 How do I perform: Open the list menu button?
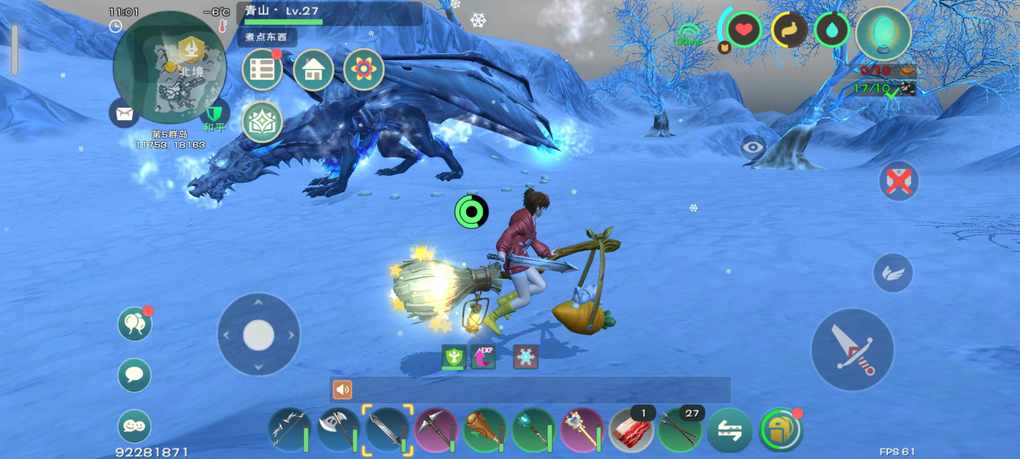click(263, 70)
